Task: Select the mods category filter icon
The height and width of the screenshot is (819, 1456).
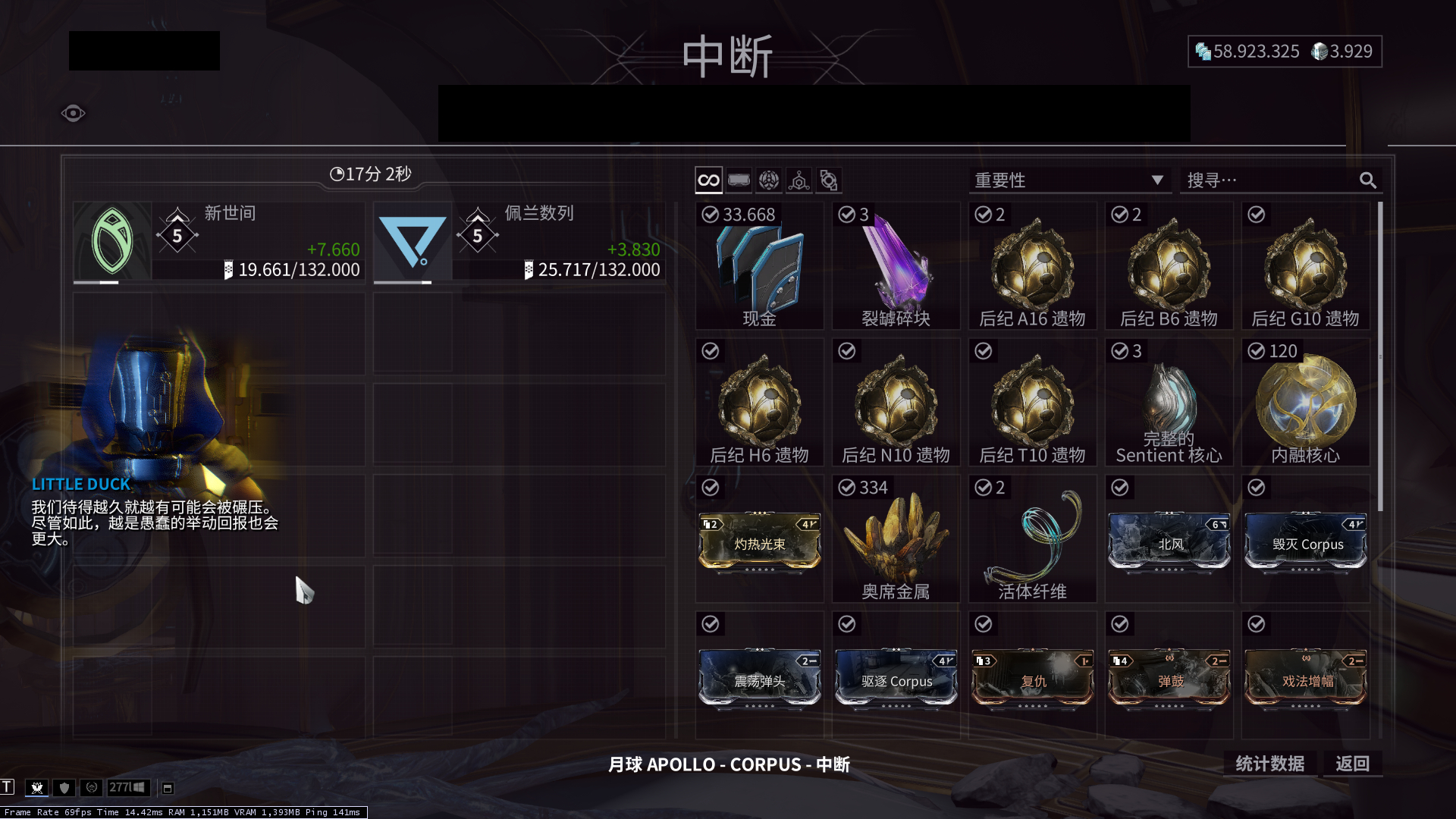Action: (739, 180)
